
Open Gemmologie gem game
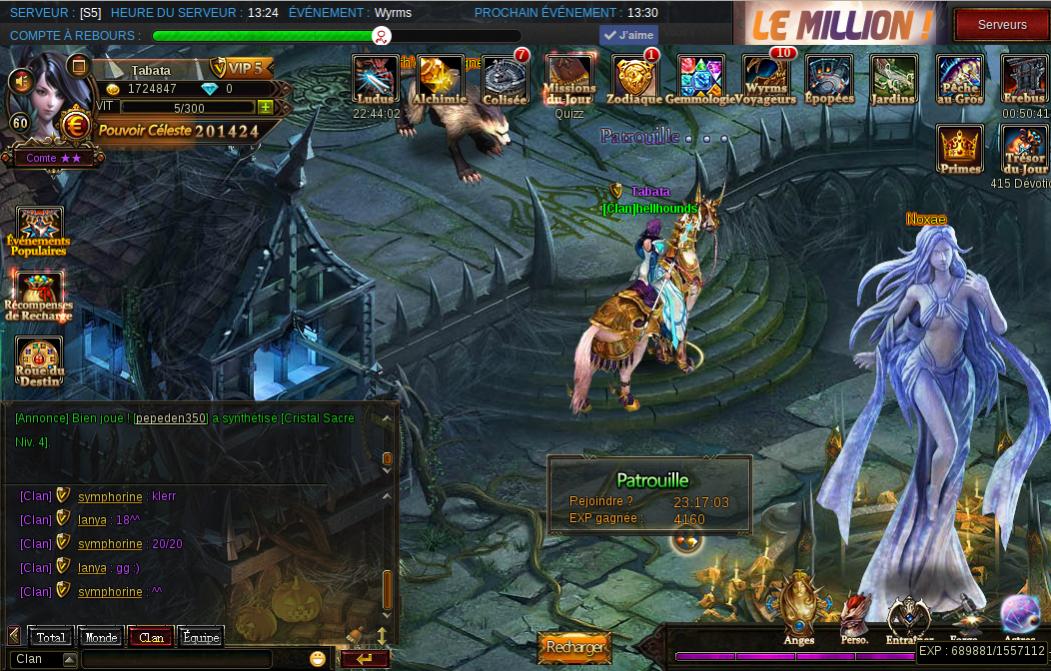700,79
